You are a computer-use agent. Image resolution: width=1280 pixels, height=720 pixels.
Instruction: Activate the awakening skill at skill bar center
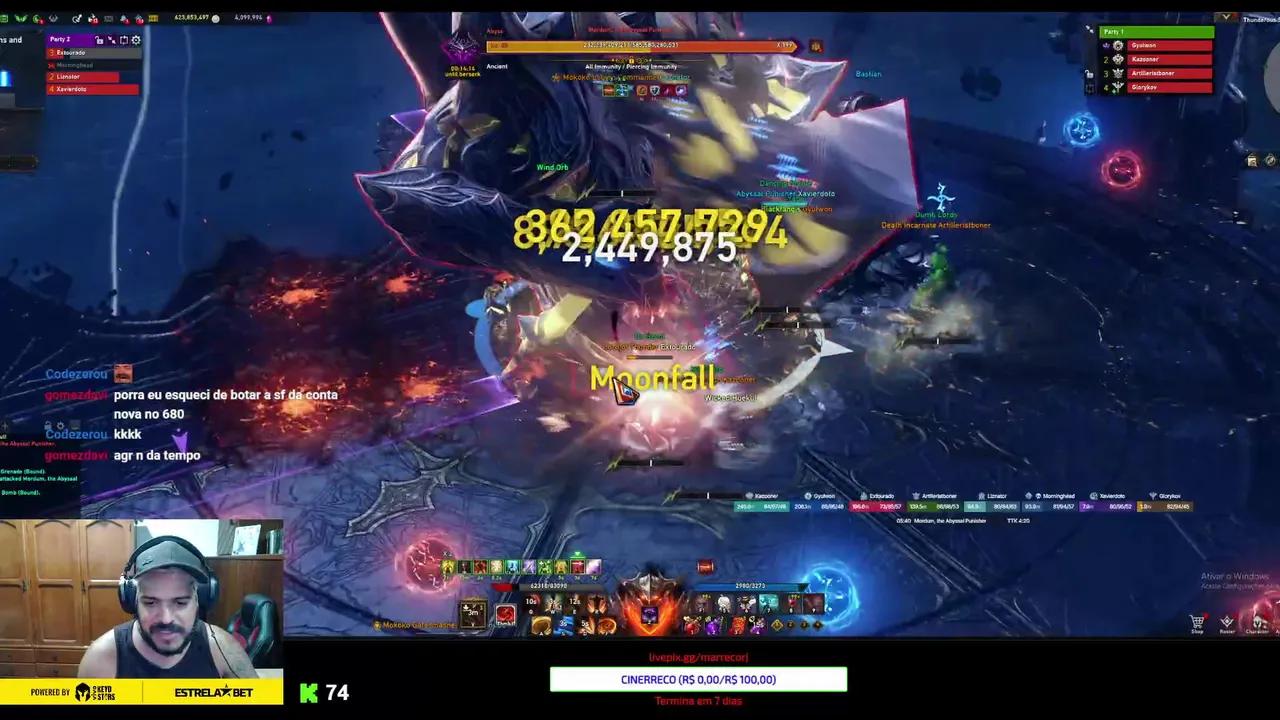pos(649,614)
